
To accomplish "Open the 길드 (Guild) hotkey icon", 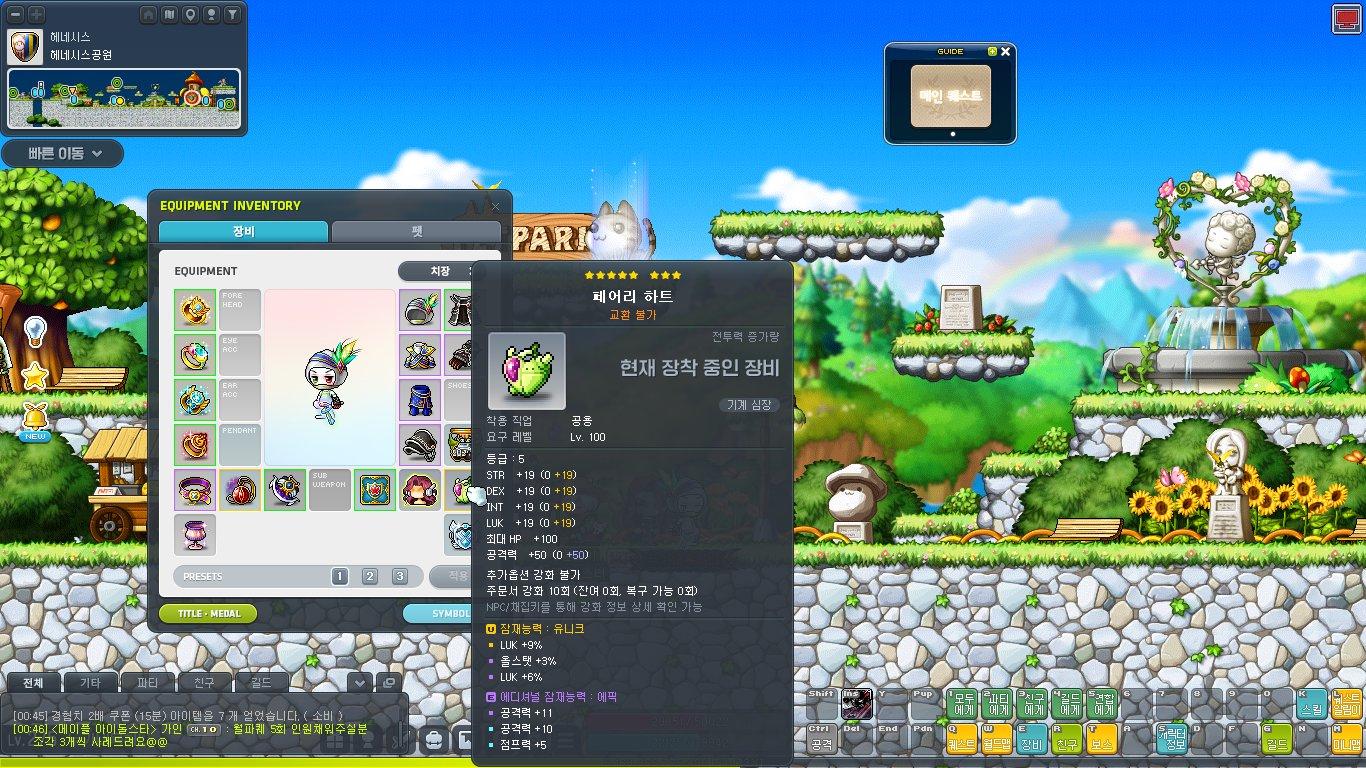I will pyautogui.click(x=1277, y=740).
